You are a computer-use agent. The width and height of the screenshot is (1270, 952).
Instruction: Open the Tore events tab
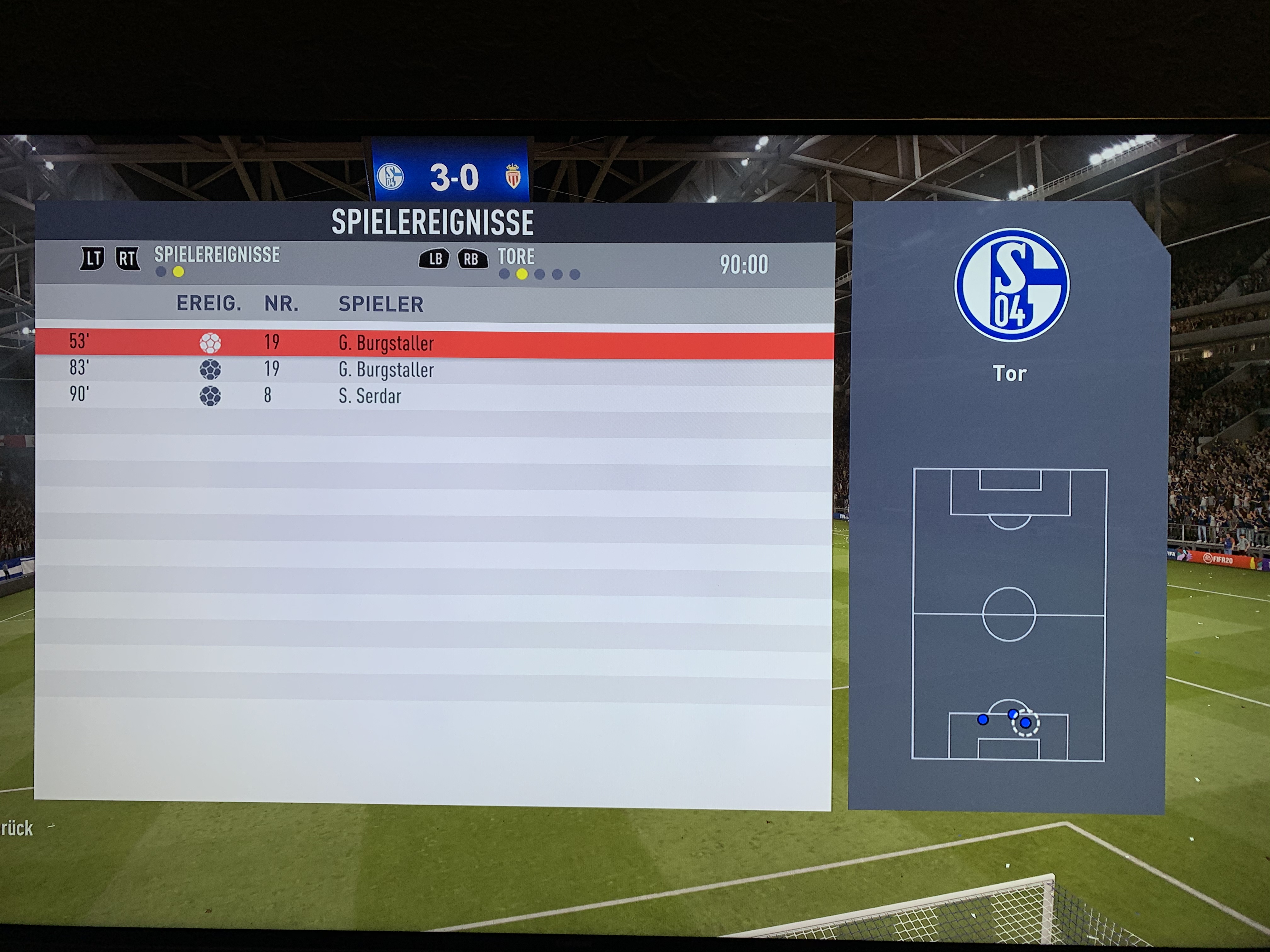point(516,257)
